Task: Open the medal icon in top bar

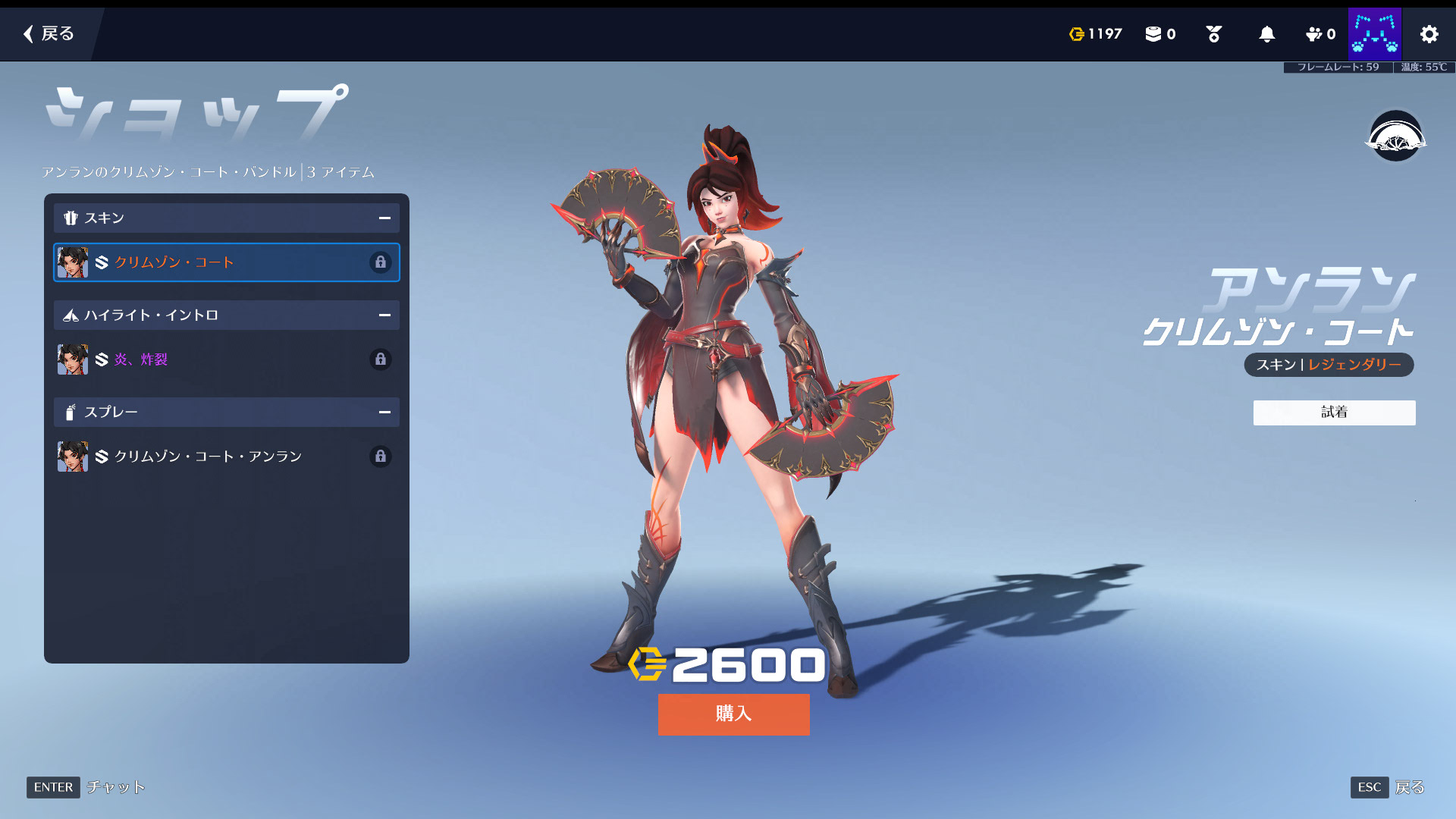Action: (1213, 34)
